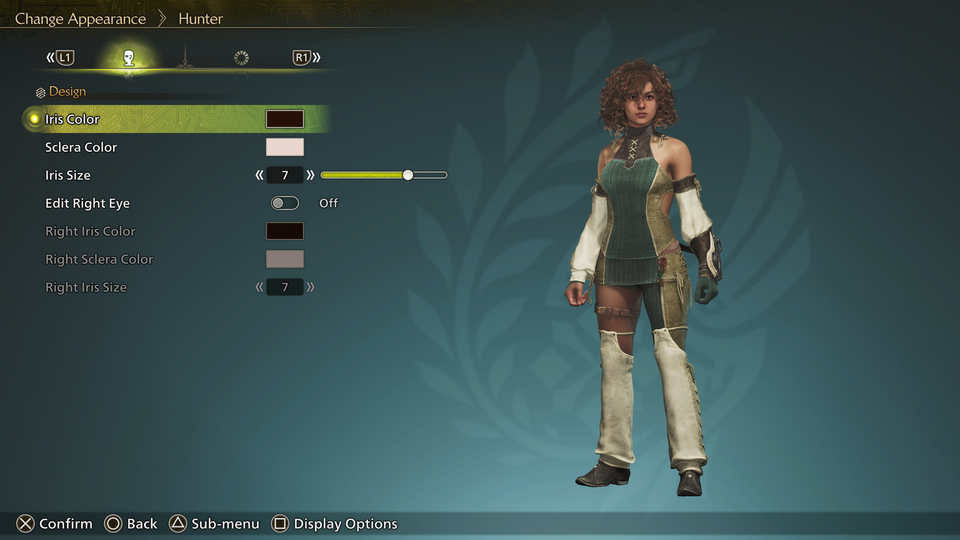The image size is (960, 540).
Task: Click the Change Appearance breadcrumb
Action: click(x=80, y=19)
